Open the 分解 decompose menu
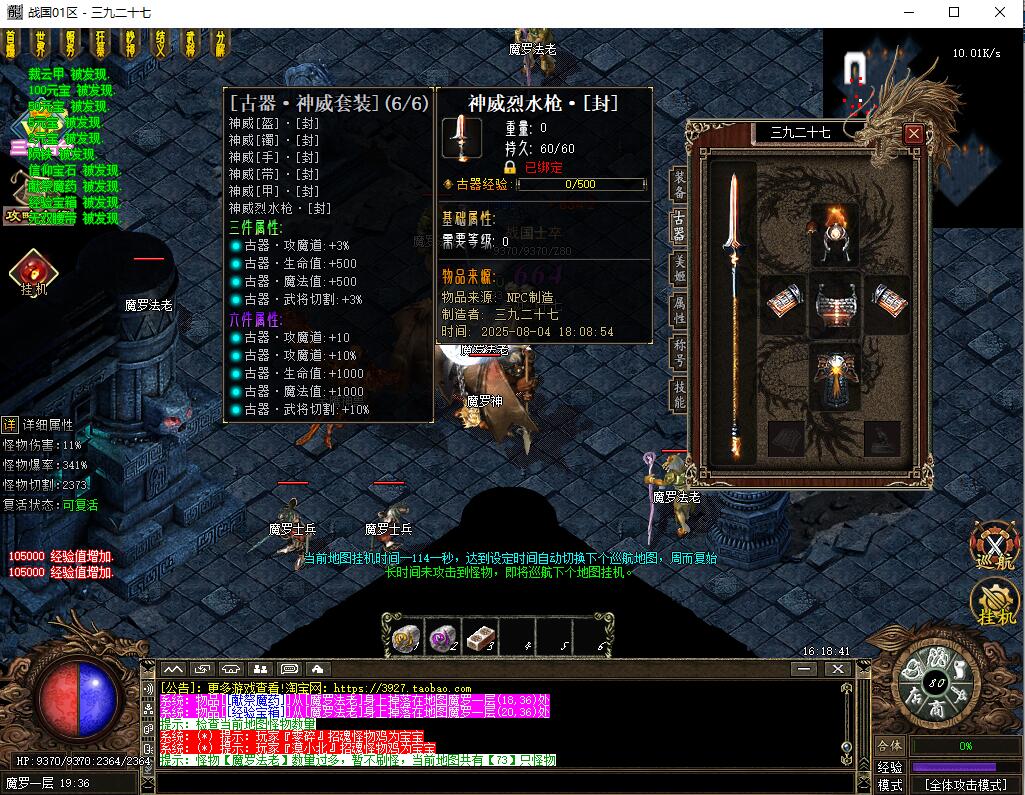This screenshot has height=795, width=1025. (x=221, y=43)
